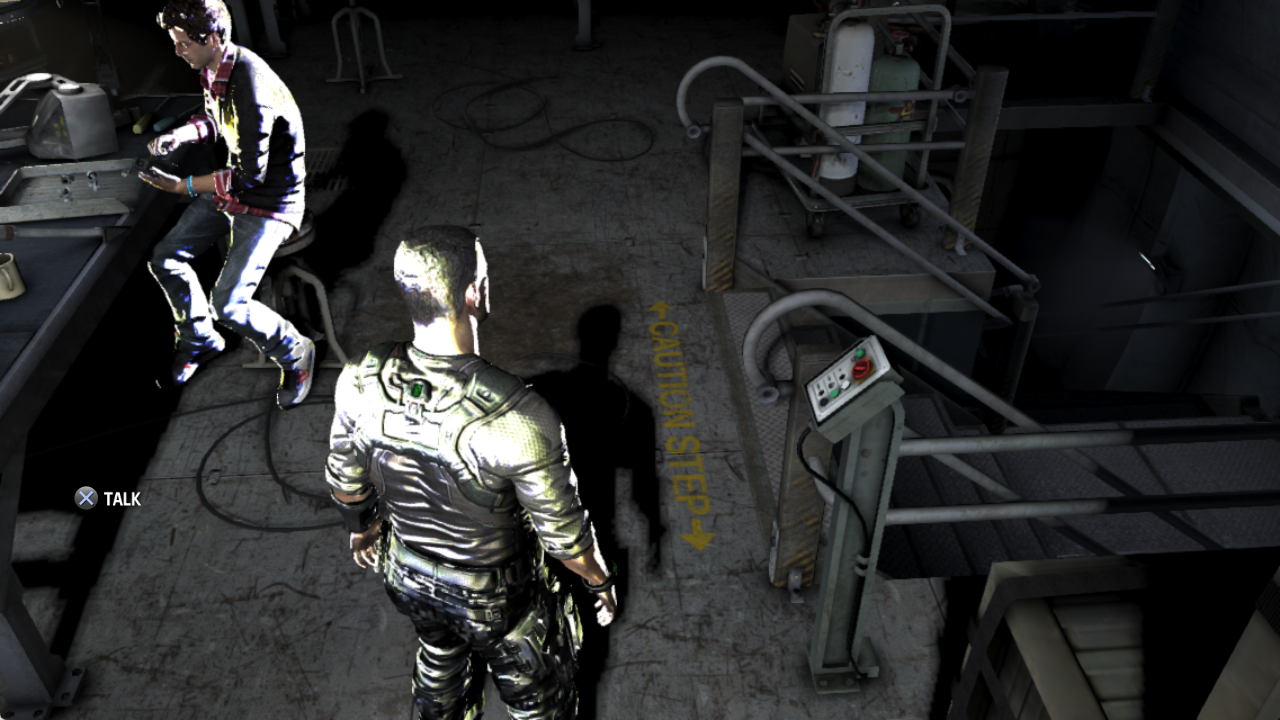Flip the left toggle switch on the panel
Image resolution: width=1280 pixels, height=720 pixels.
[x=820, y=391]
